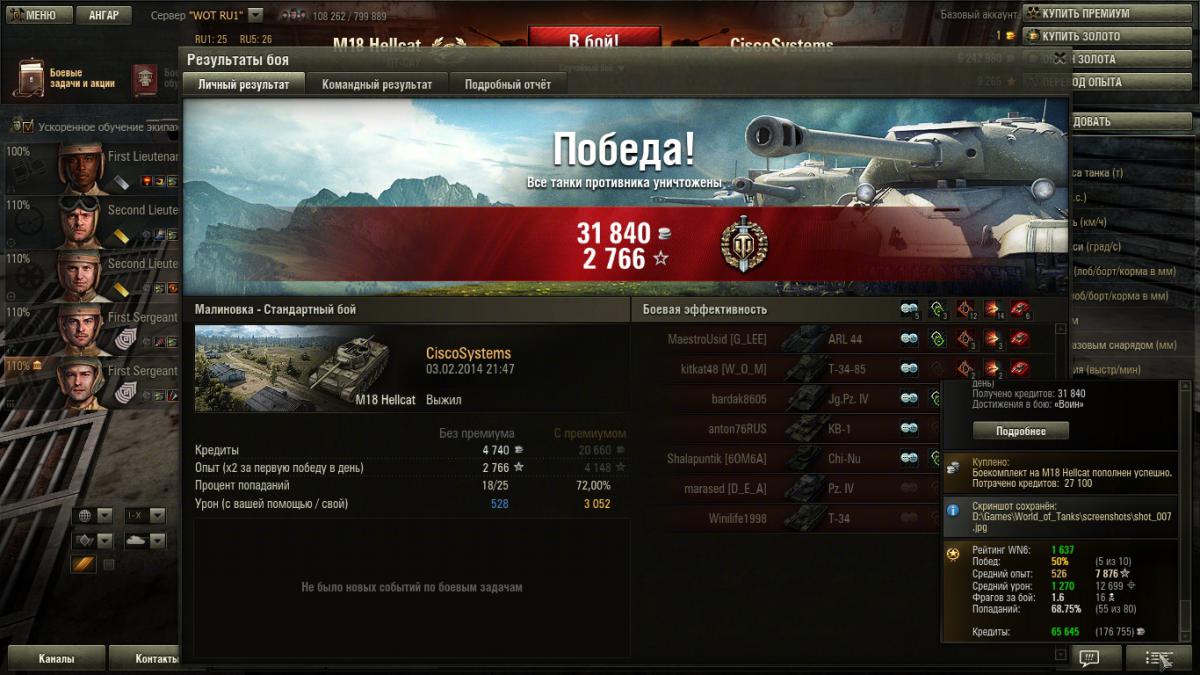Image resolution: width=1200 pixels, height=675 pixels.
Task: Switch to Личный результат tab
Action: [x=243, y=85]
